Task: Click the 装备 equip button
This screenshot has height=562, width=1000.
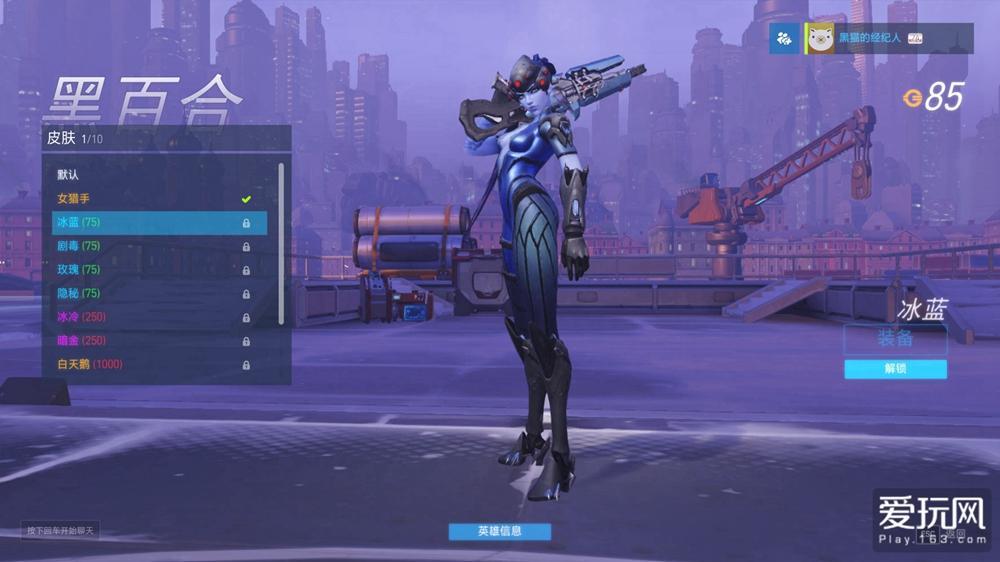Action: click(895, 339)
